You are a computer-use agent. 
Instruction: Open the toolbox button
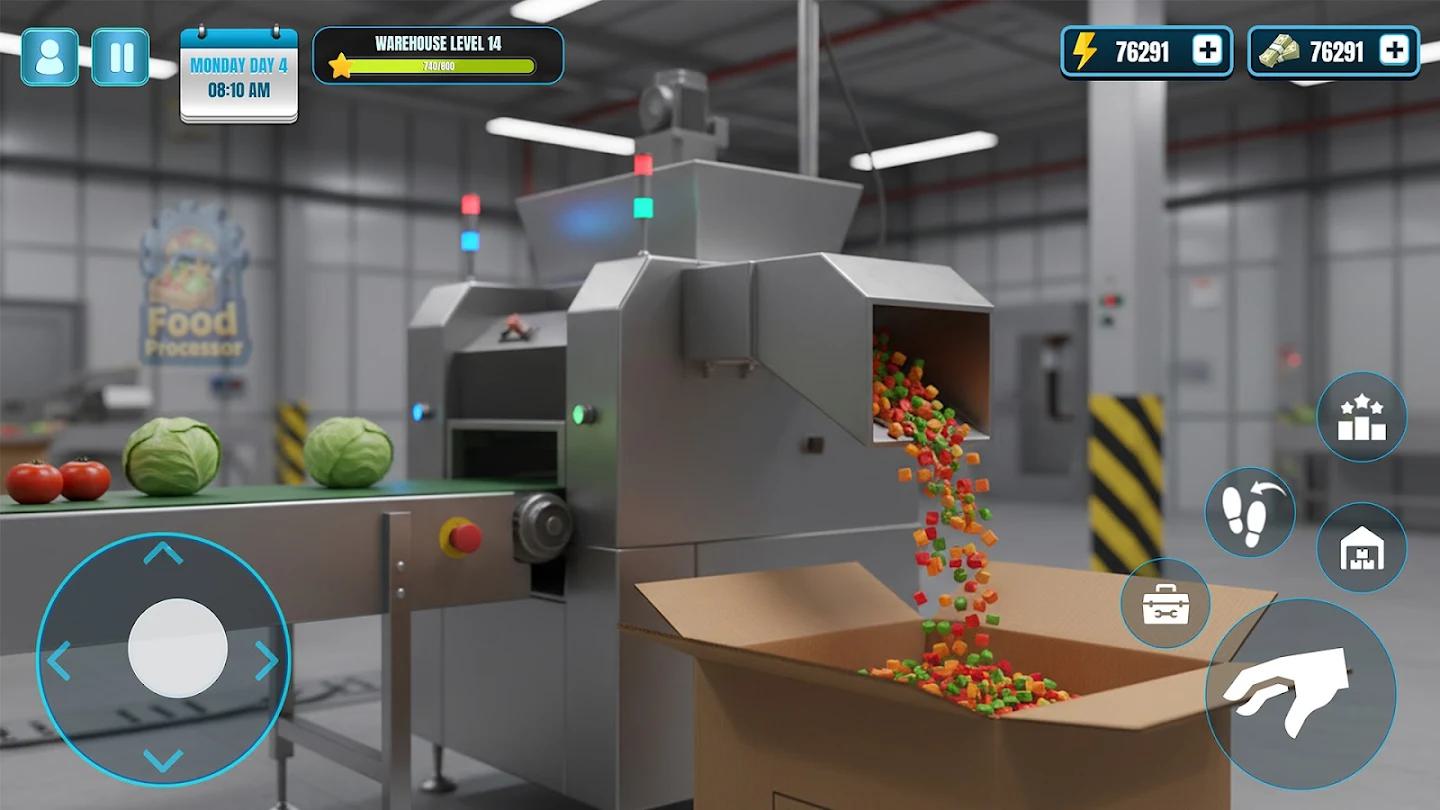tap(1165, 603)
